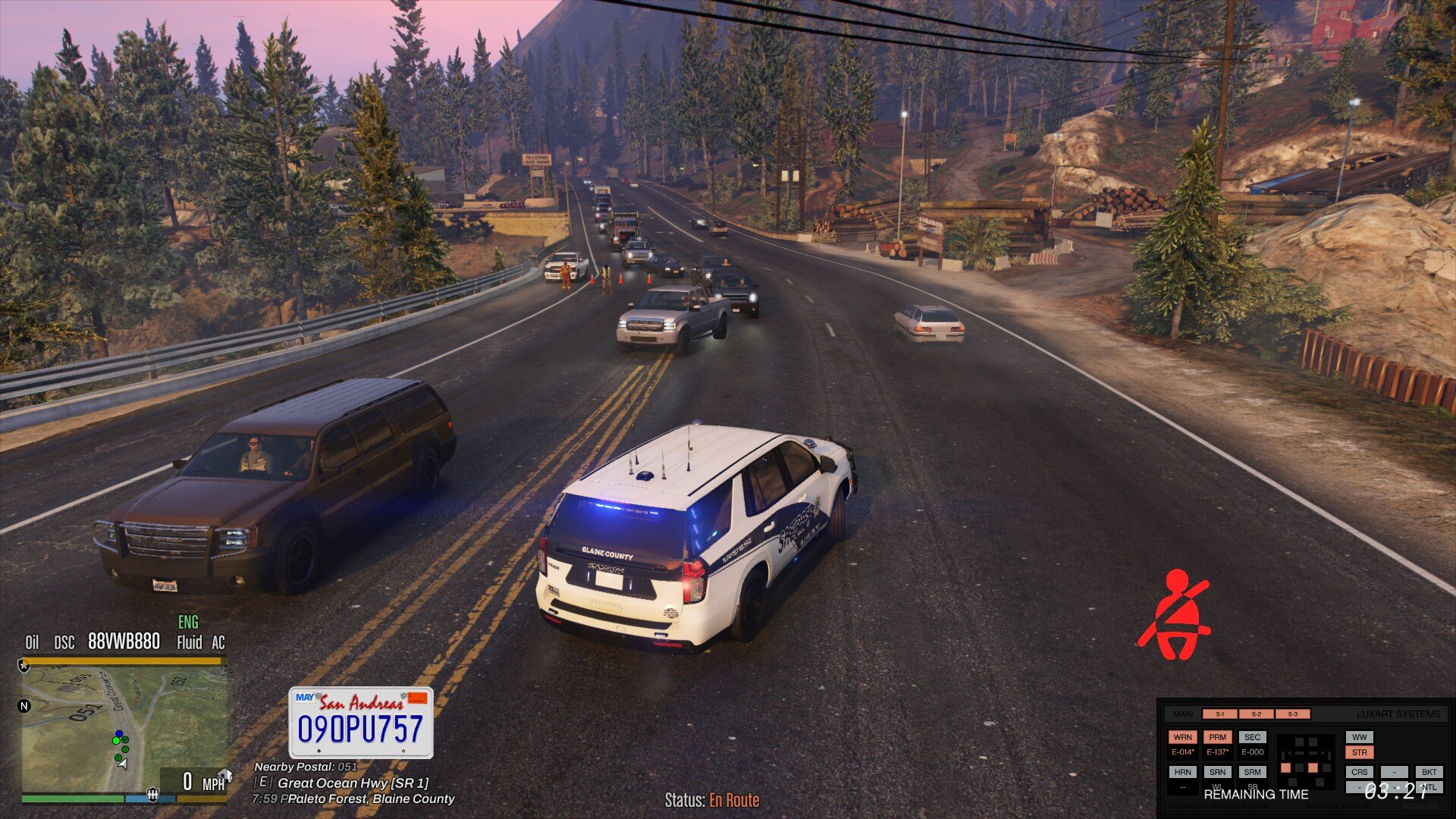
Task: Enable the CRS cruise lights button
Action: 1359,772
